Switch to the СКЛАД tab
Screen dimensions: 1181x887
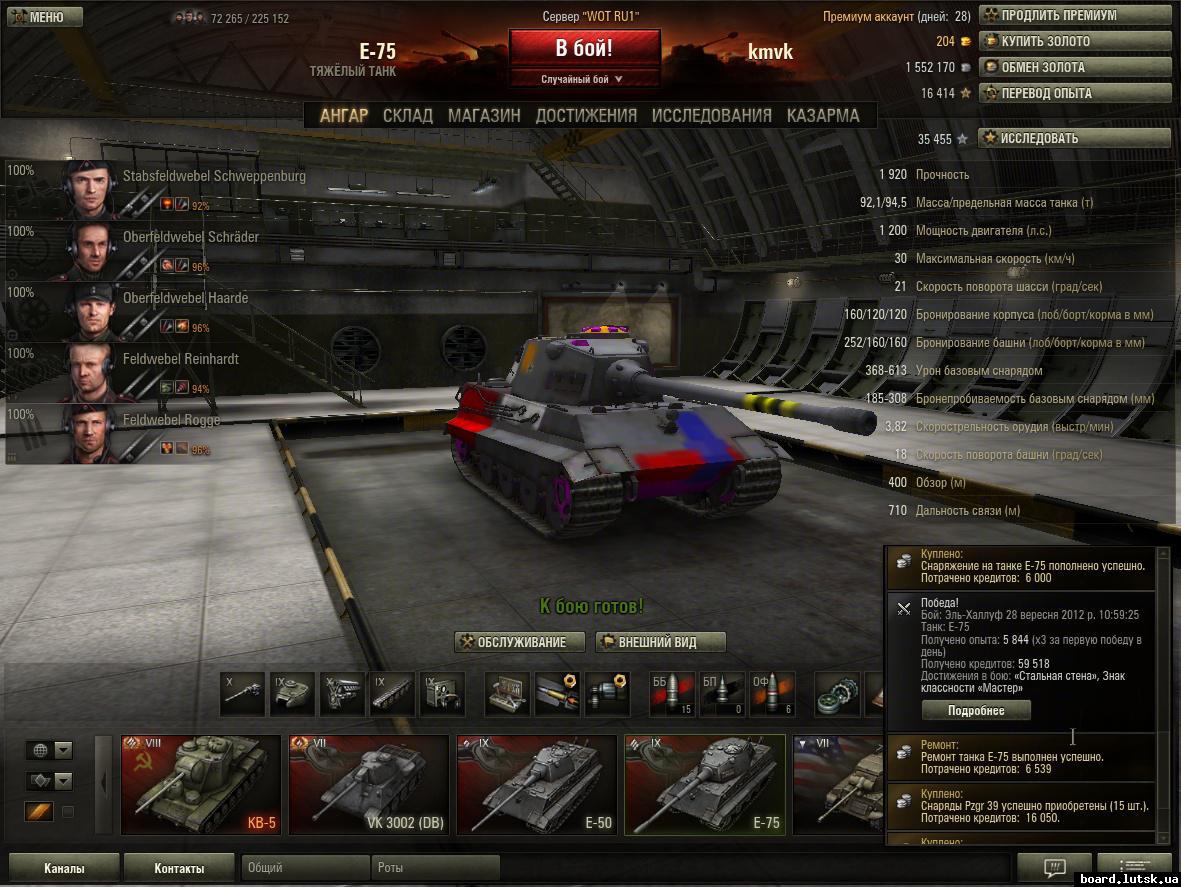coord(407,115)
